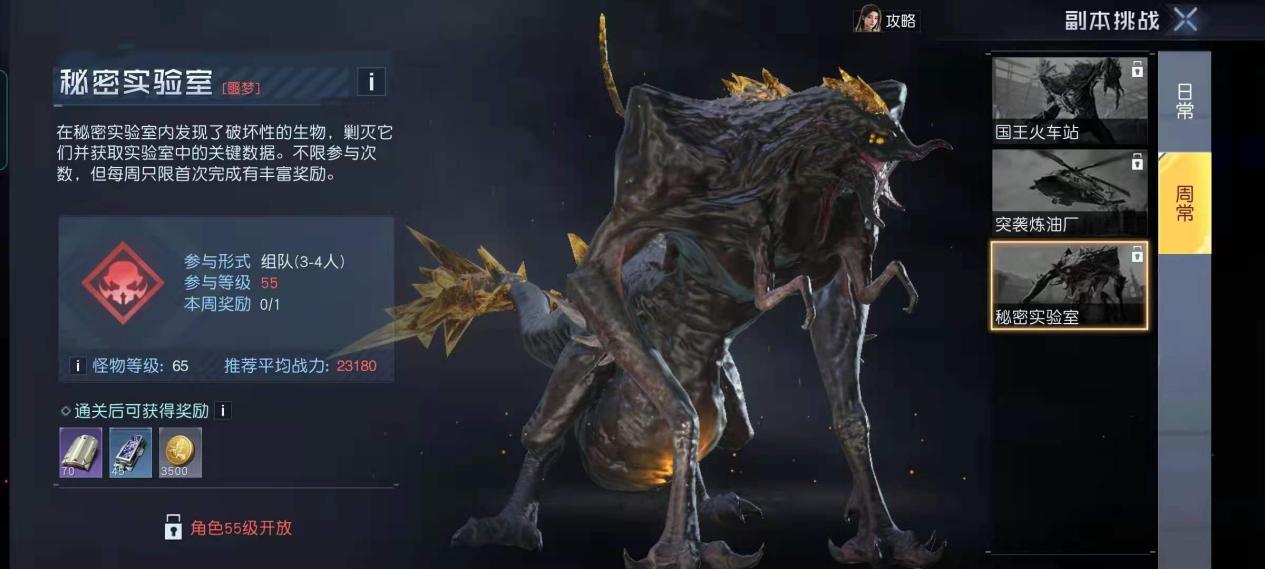Image resolution: width=1265 pixels, height=569 pixels.
Task: Show monster level info next to 怪物等级
Action: (x=77, y=366)
